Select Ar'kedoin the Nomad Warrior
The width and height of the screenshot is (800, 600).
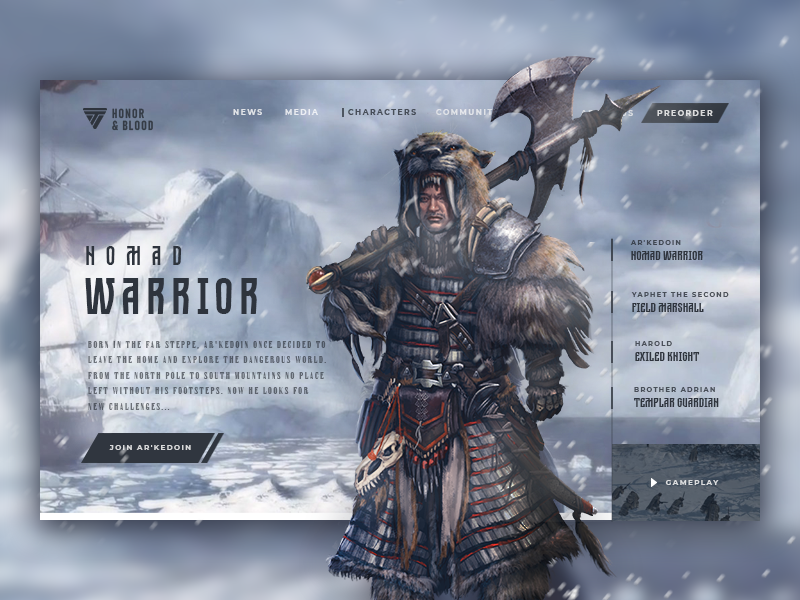667,250
